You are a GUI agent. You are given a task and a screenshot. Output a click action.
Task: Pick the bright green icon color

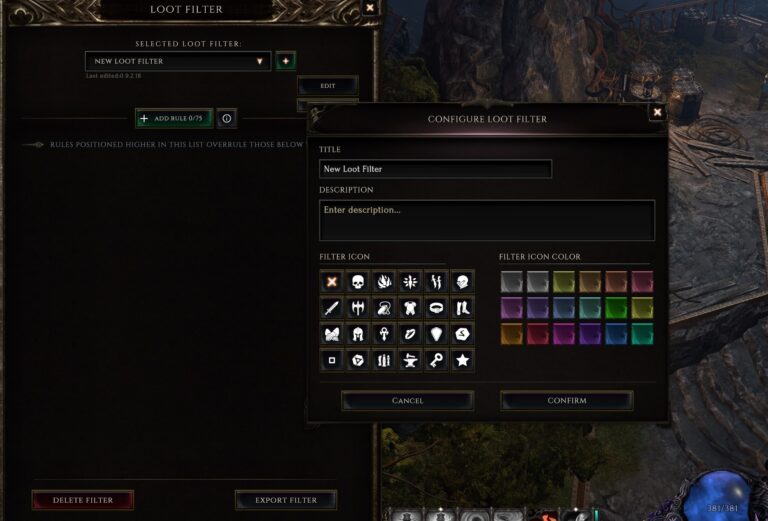616,308
